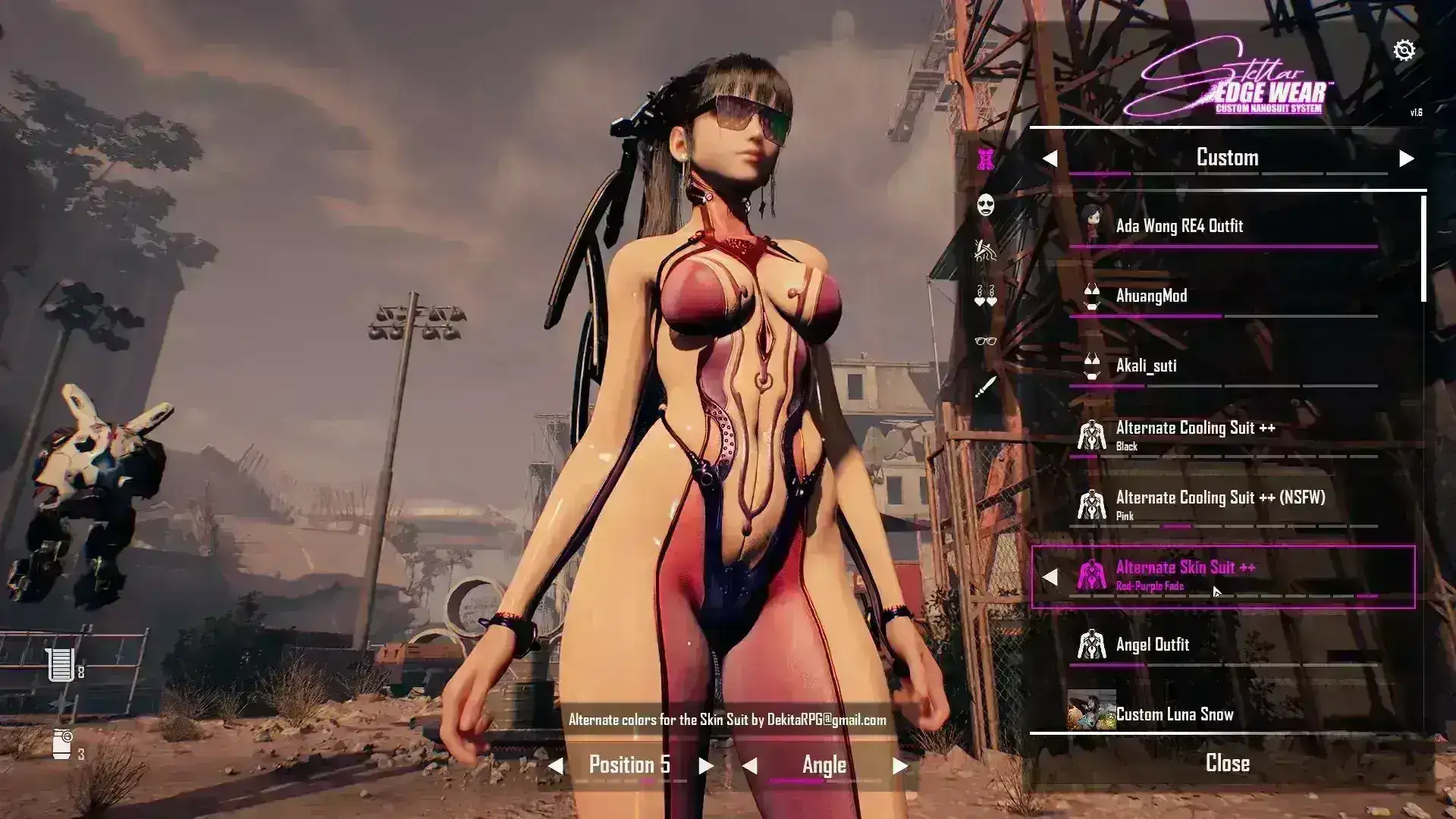This screenshot has height=819, width=1456.
Task: Open the heart earrings accessories category
Action: point(986,296)
